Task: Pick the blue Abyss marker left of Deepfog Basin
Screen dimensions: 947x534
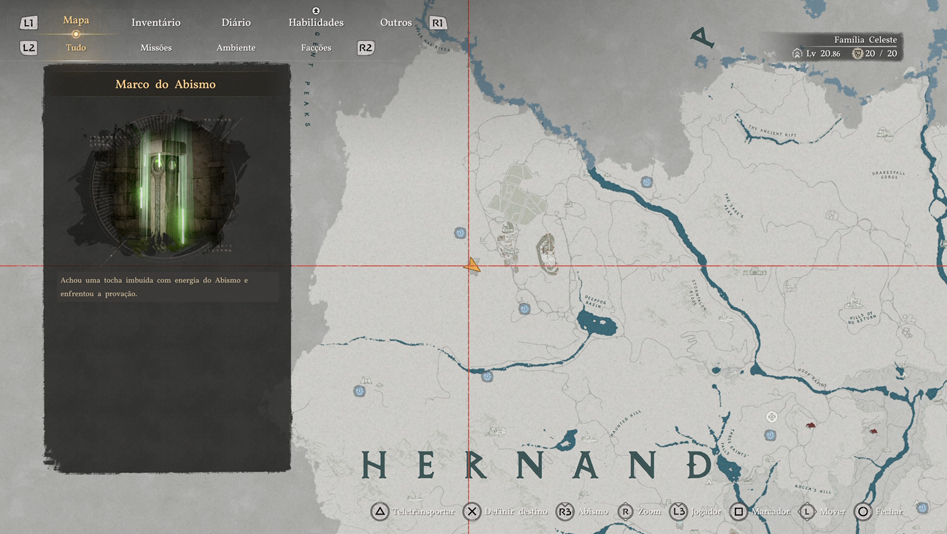Action: pos(524,309)
